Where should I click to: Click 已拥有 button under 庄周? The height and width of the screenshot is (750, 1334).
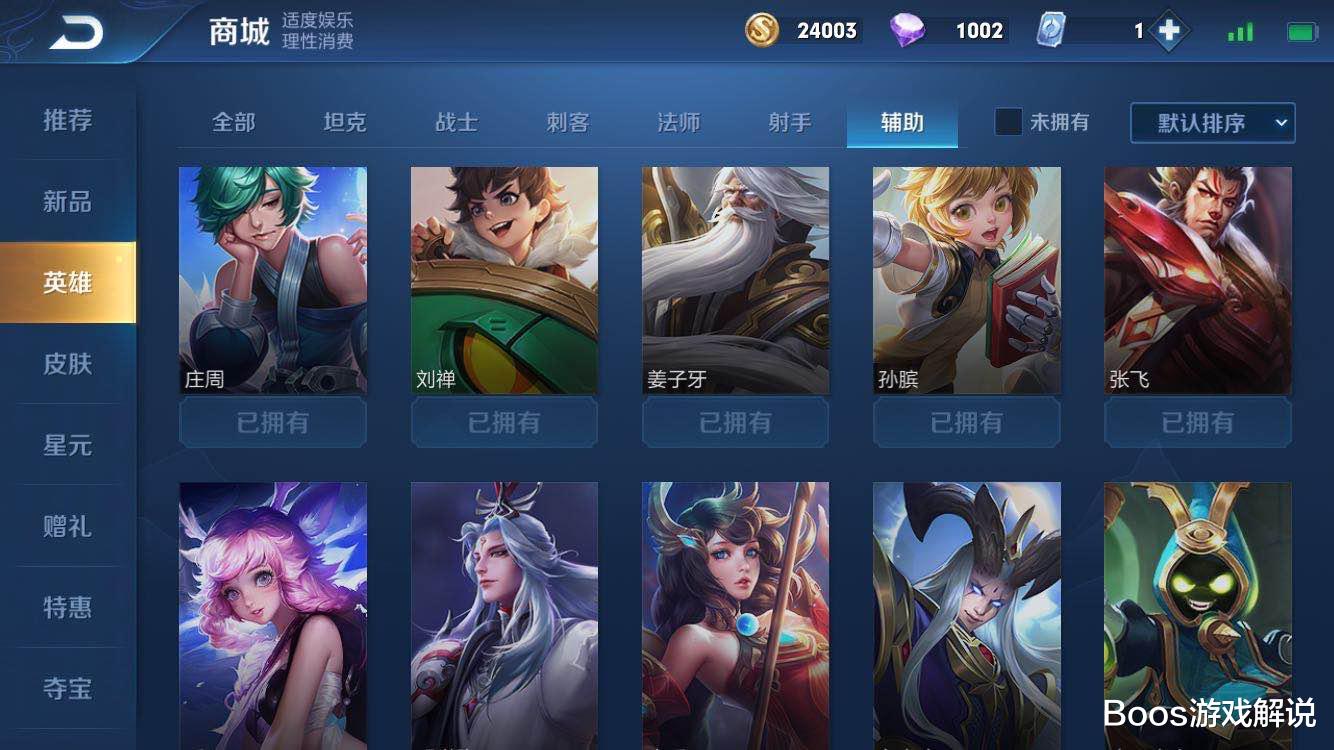(272, 422)
